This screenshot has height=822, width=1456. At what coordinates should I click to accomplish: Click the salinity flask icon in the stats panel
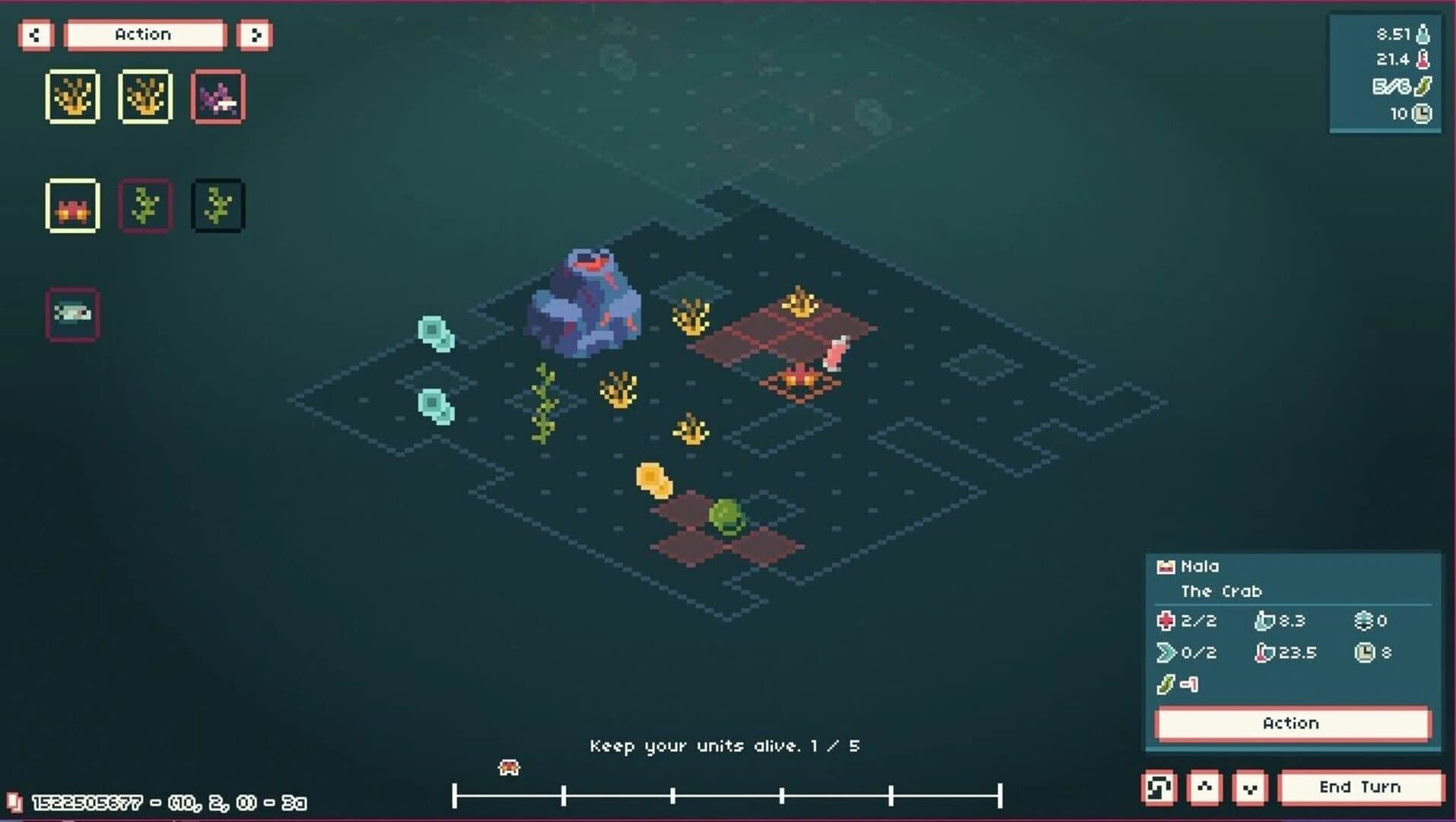[1419, 32]
